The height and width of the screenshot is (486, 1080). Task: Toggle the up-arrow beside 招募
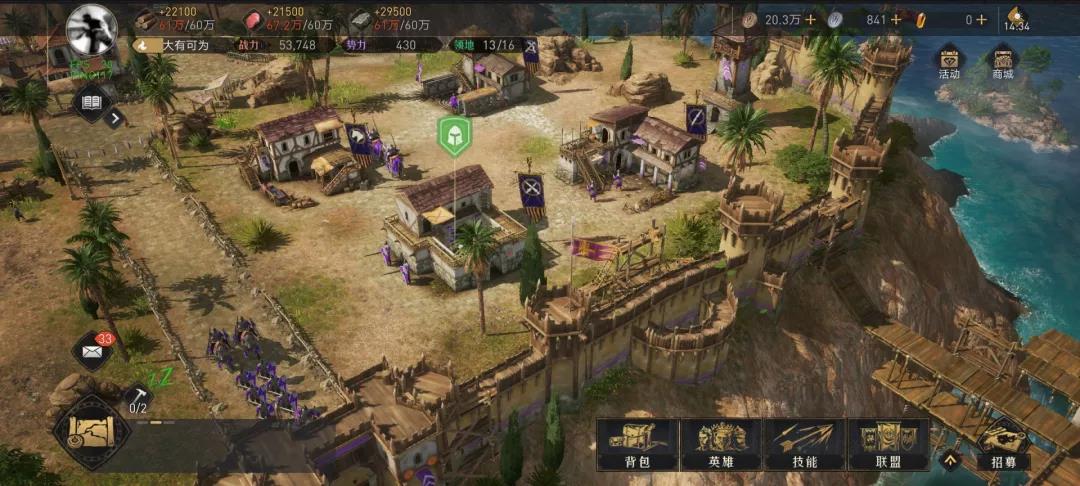[x=950, y=460]
